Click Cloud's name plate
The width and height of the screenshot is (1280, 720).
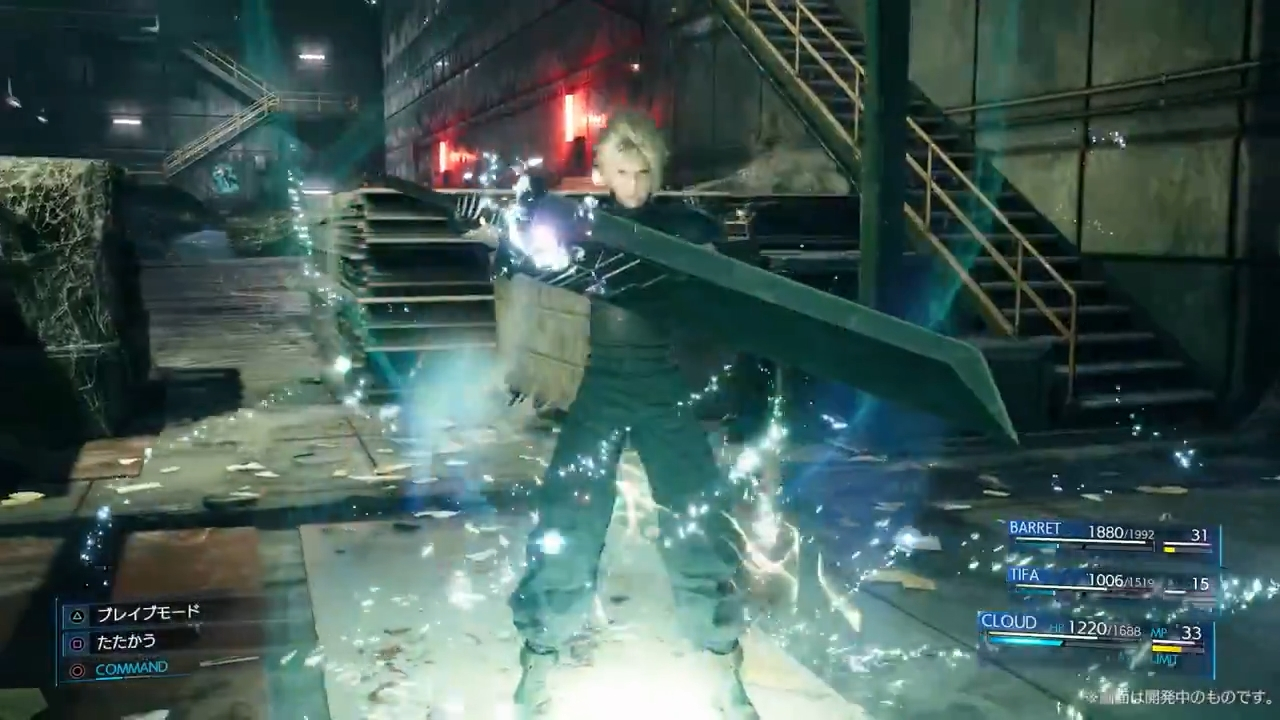1009,621
